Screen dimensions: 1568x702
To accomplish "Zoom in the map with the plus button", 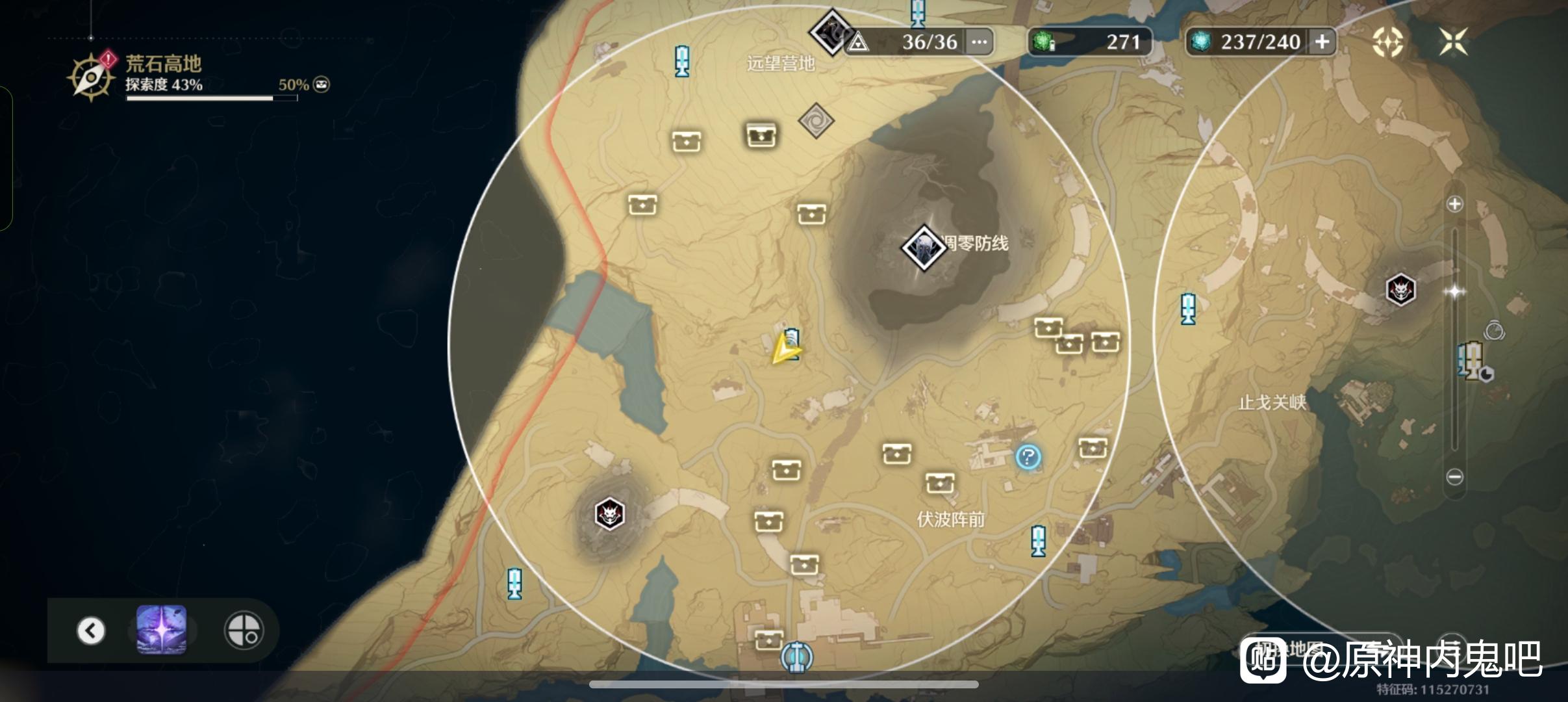I will coord(1454,204).
